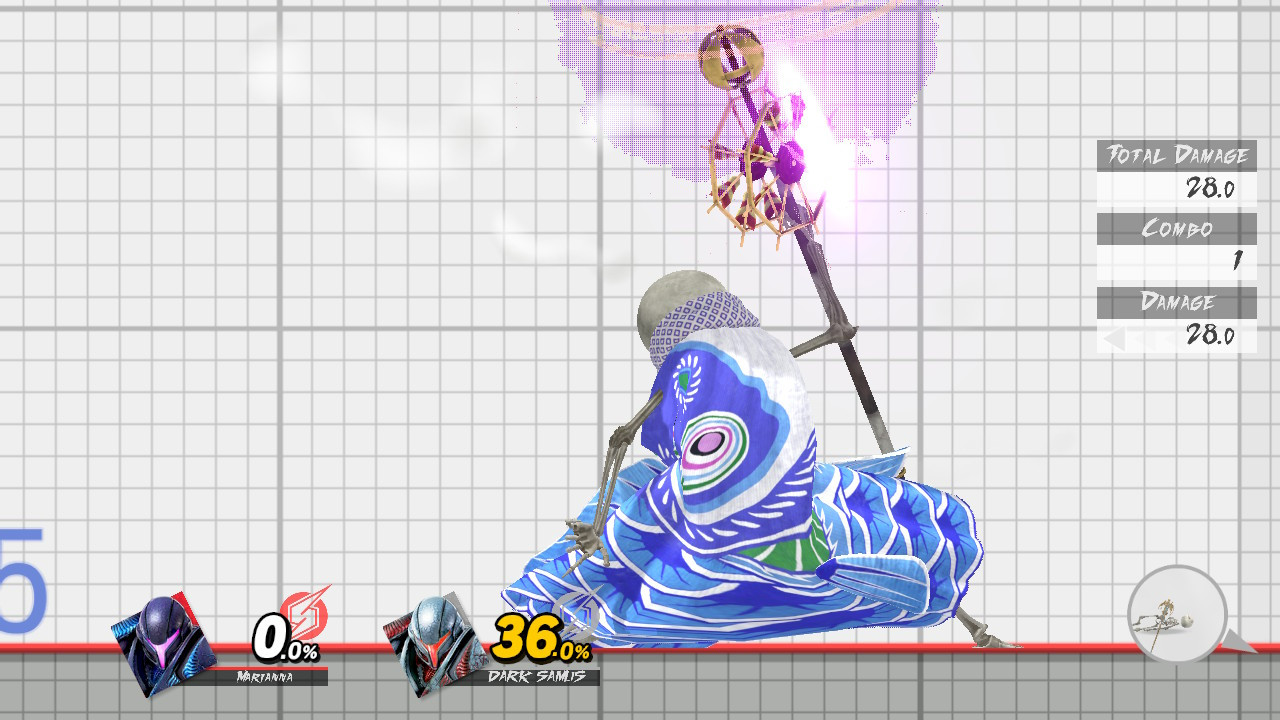Click the Total Damage panel header
This screenshot has width=1280, height=720.
[1176, 157]
